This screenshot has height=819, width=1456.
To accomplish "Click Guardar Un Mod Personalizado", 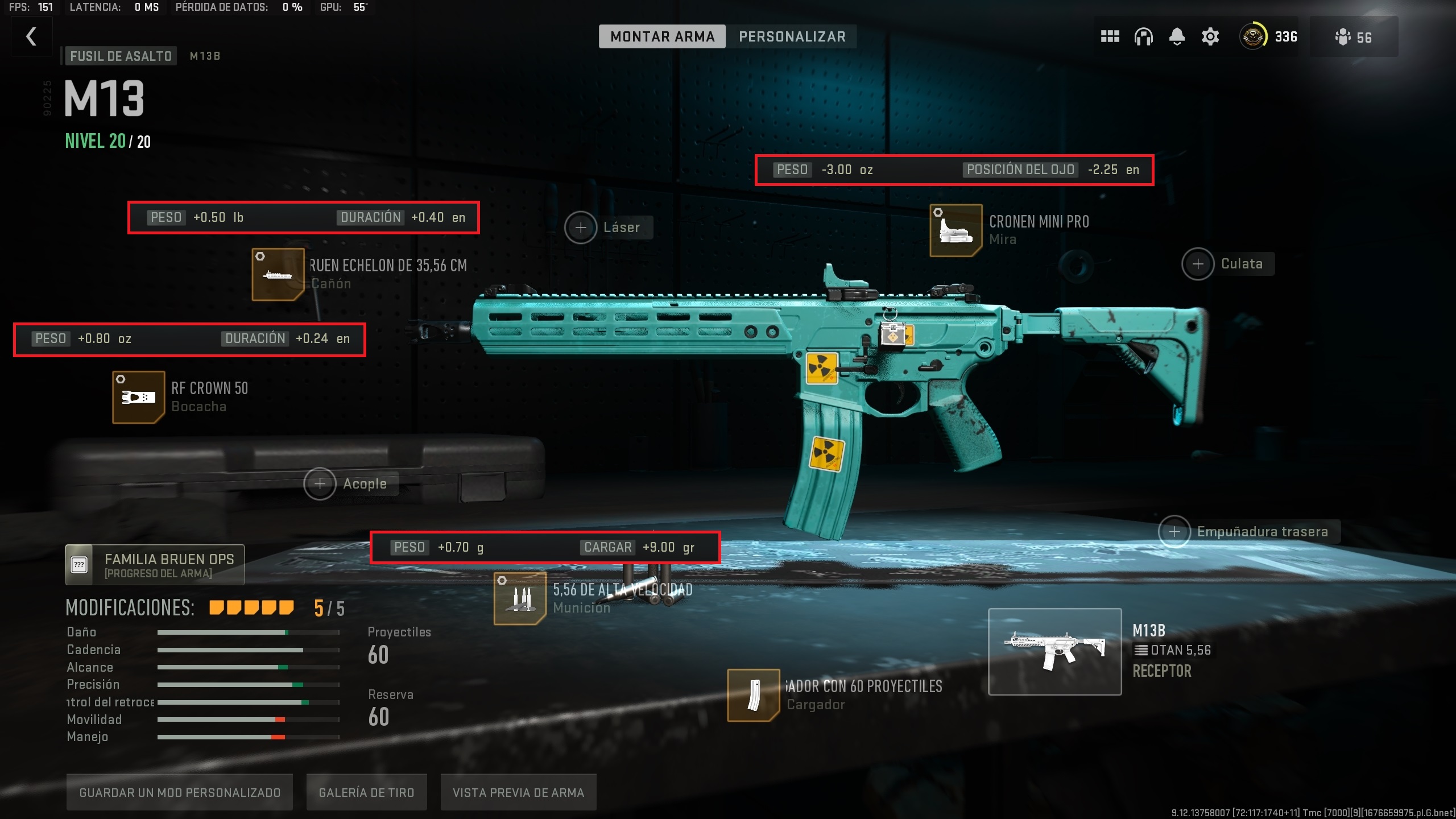I will pyautogui.click(x=180, y=792).
